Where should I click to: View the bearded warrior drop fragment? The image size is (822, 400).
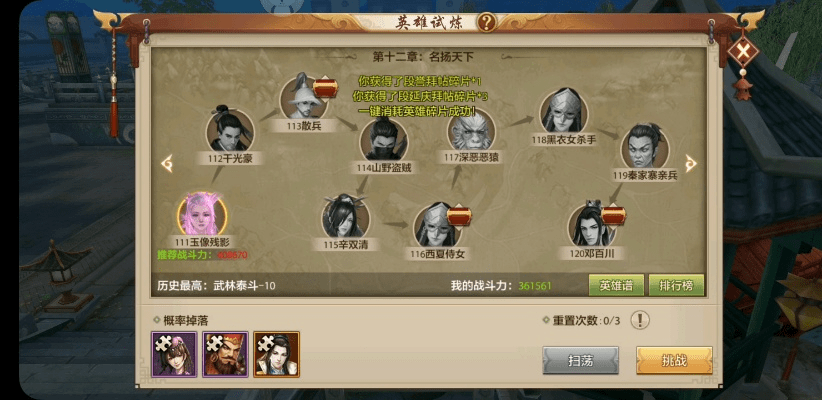pyautogui.click(x=226, y=354)
